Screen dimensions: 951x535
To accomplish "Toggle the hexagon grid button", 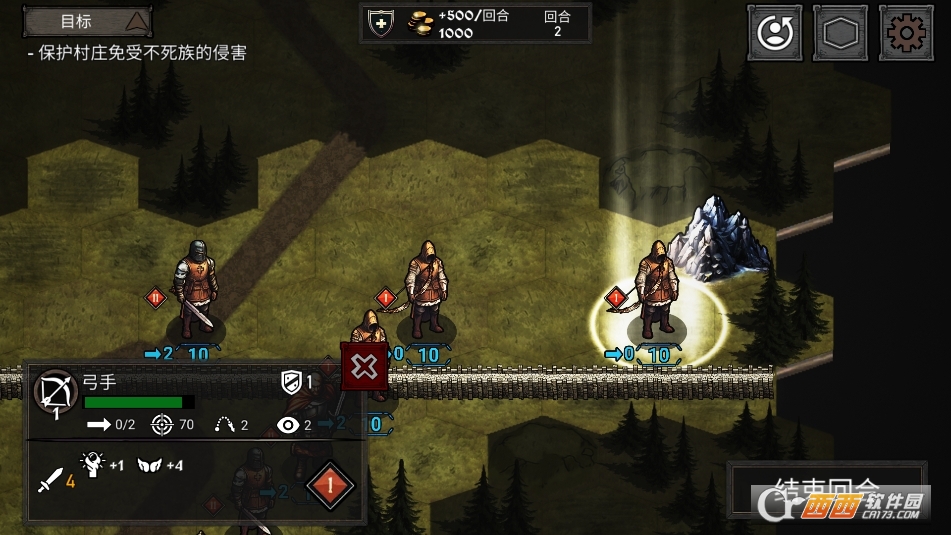I will pyautogui.click(x=840, y=33).
